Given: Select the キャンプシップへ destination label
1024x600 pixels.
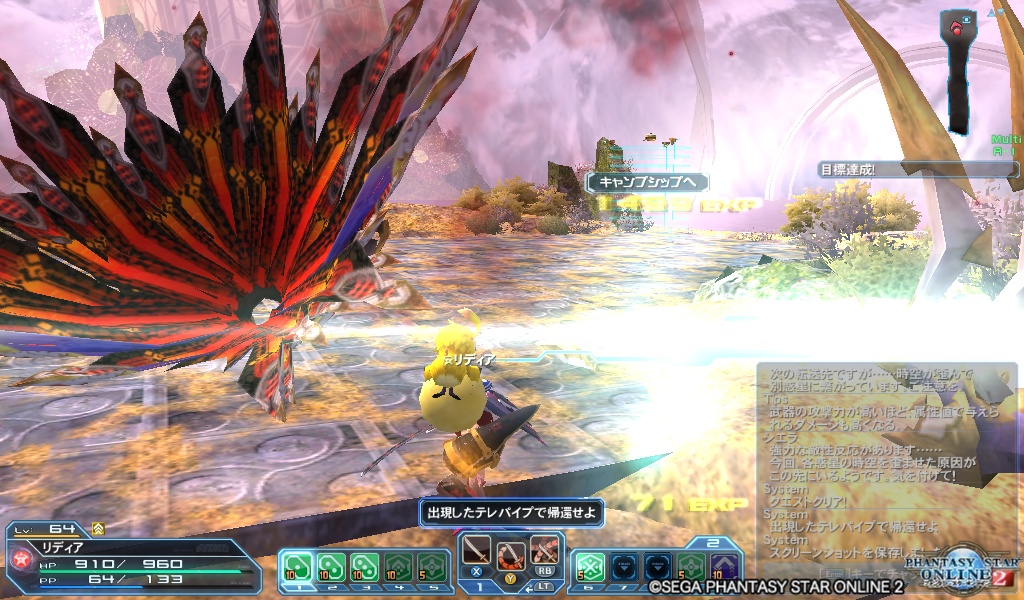Looking at the screenshot, I should [x=646, y=182].
